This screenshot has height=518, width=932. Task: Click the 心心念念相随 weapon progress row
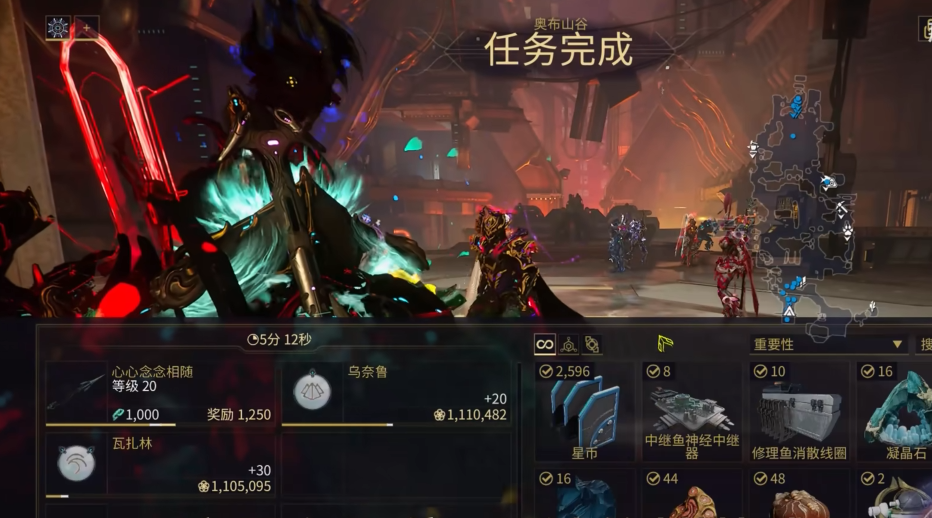click(x=159, y=393)
